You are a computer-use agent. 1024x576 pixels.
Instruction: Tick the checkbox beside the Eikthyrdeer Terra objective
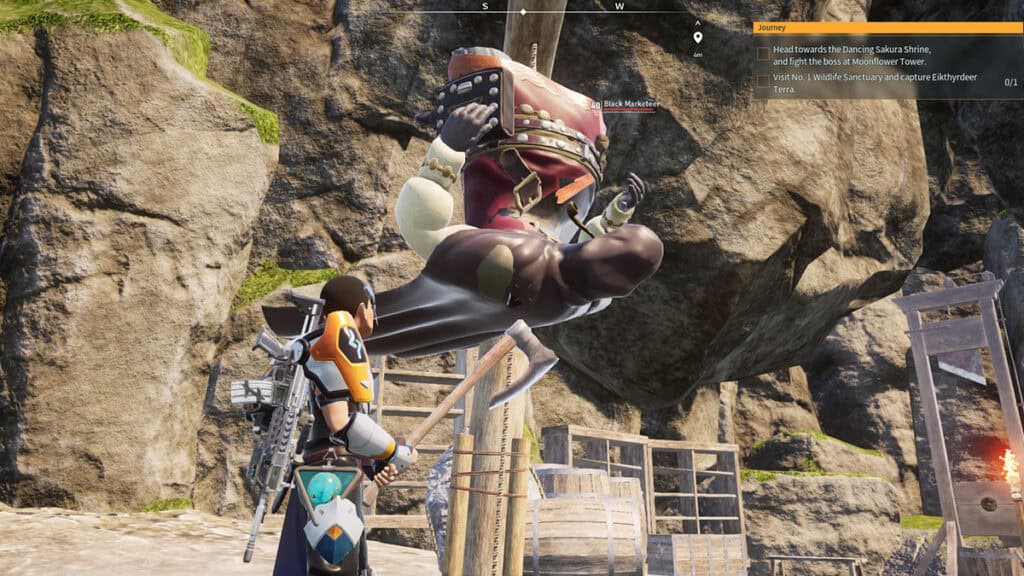[x=763, y=81]
